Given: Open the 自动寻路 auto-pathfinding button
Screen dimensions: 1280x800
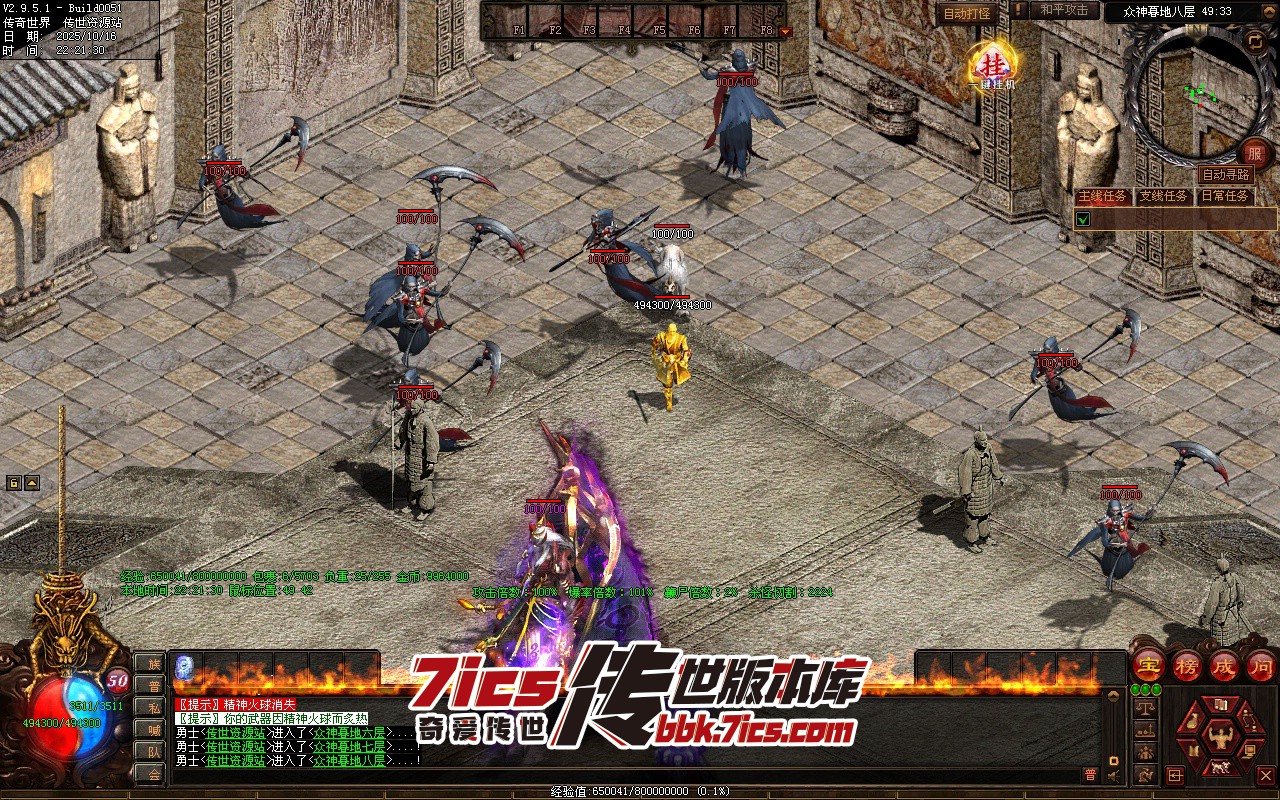Looking at the screenshot, I should [x=1224, y=174].
